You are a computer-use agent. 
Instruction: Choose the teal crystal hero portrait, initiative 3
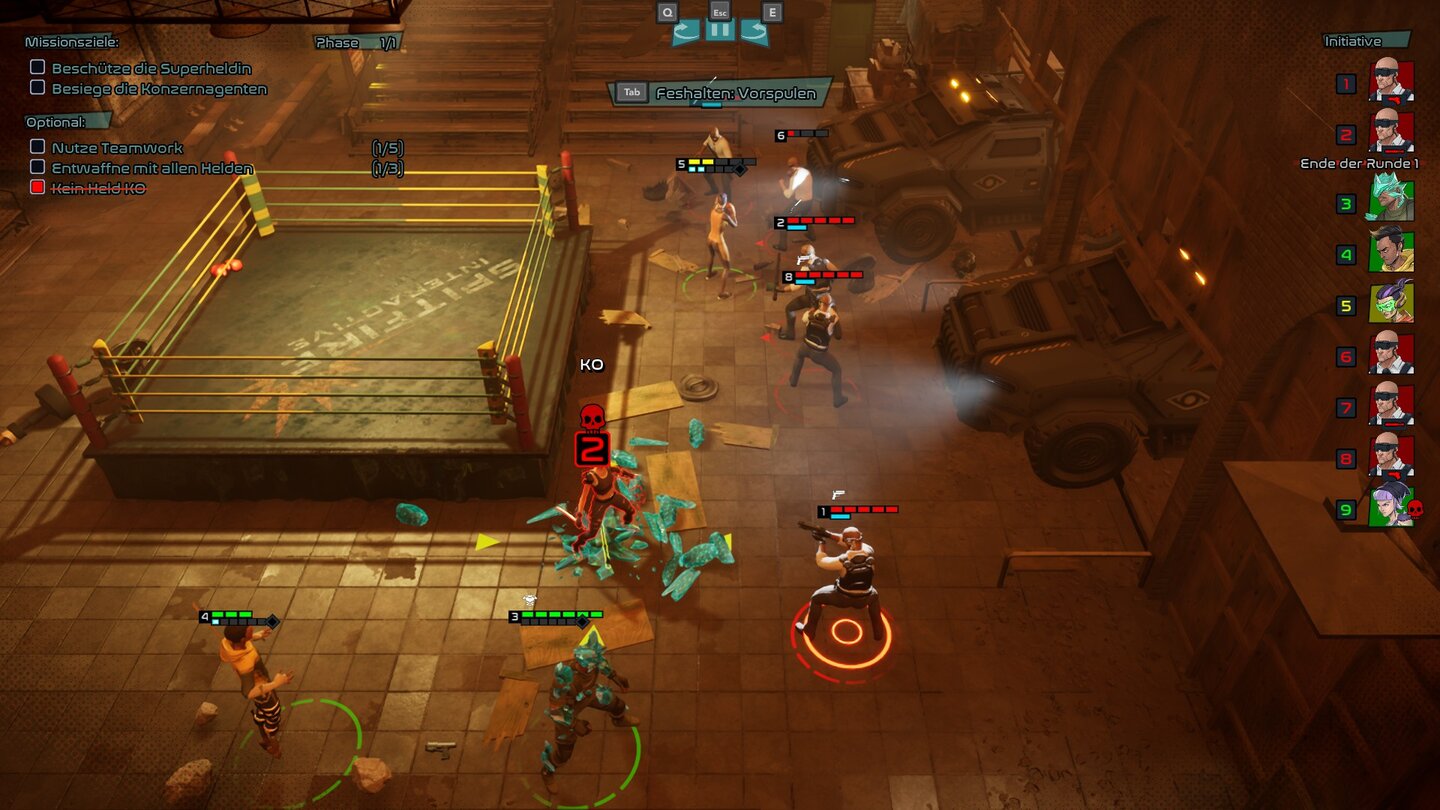[1391, 202]
